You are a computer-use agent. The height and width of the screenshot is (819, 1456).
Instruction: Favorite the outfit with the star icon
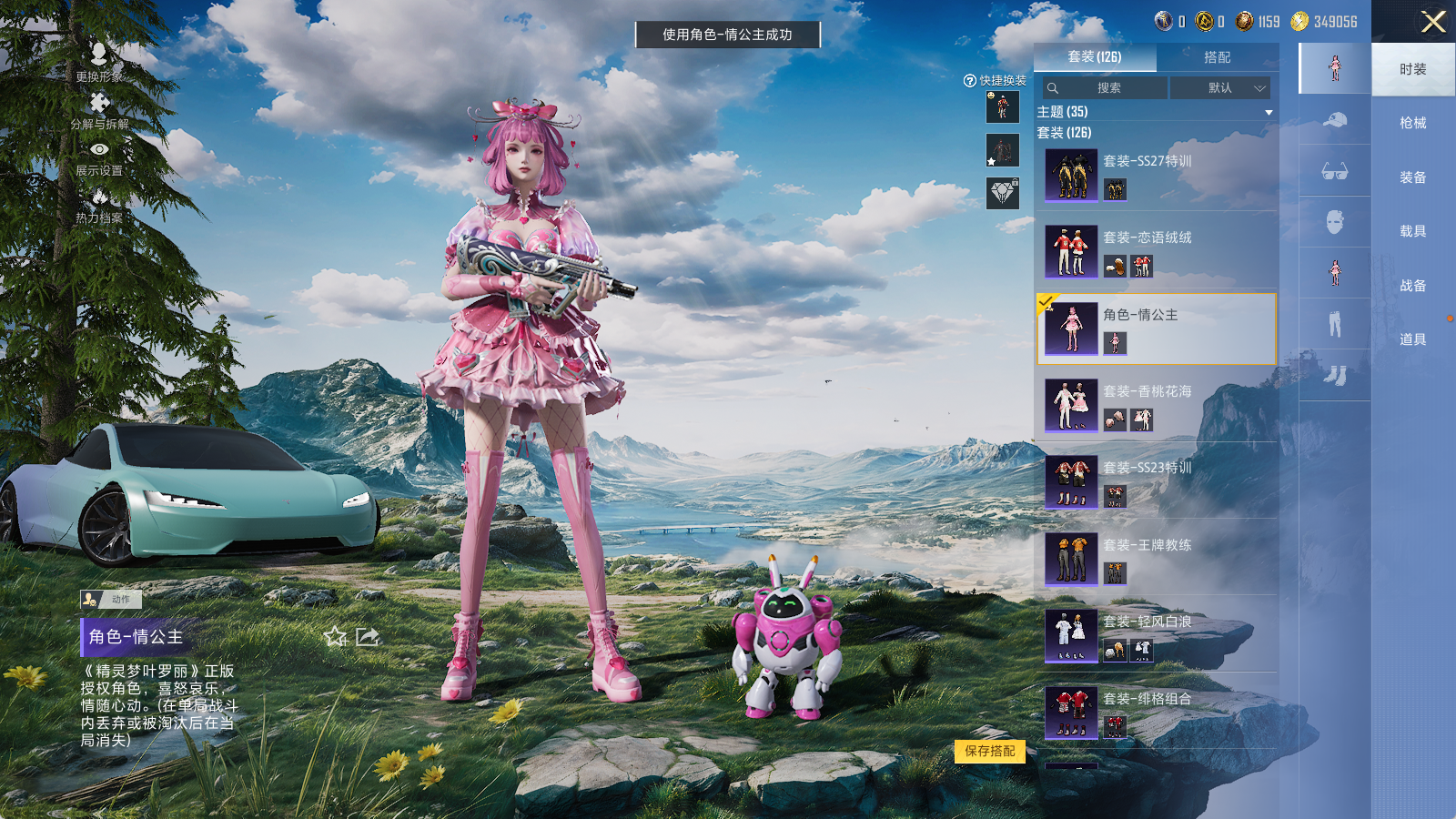tap(336, 637)
